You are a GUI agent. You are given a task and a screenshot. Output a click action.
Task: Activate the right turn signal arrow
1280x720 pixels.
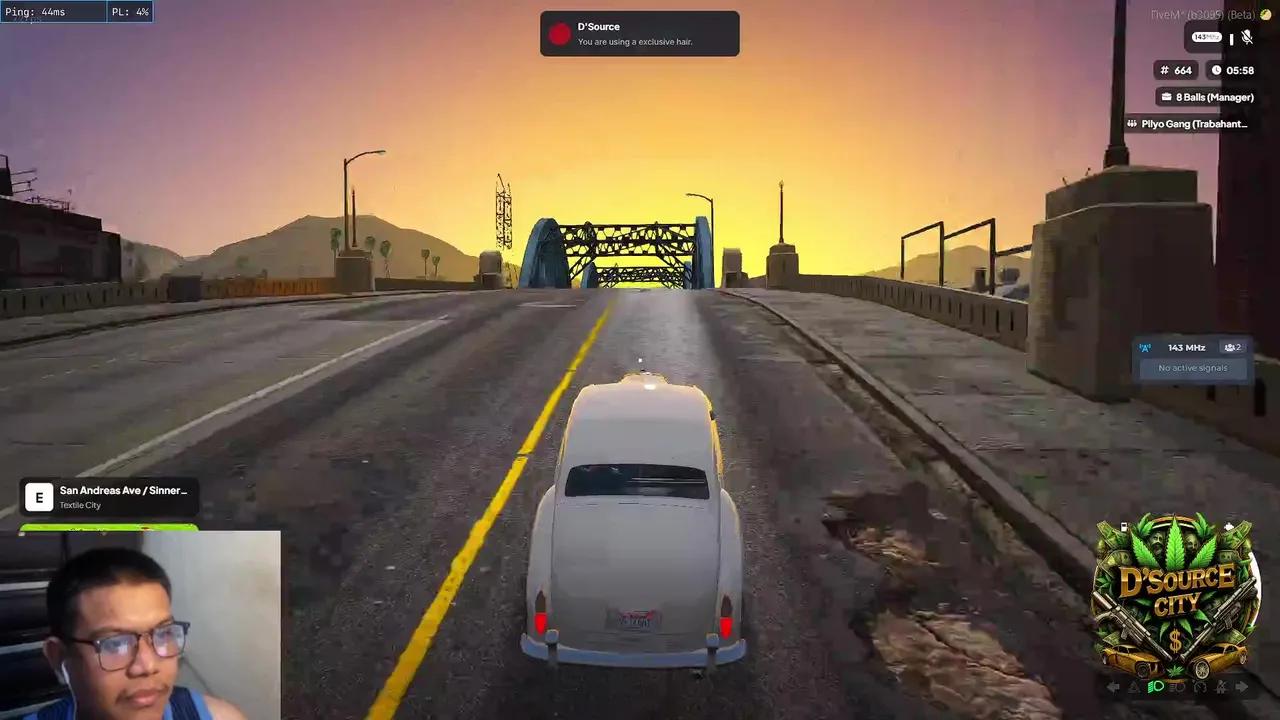coord(1242,687)
